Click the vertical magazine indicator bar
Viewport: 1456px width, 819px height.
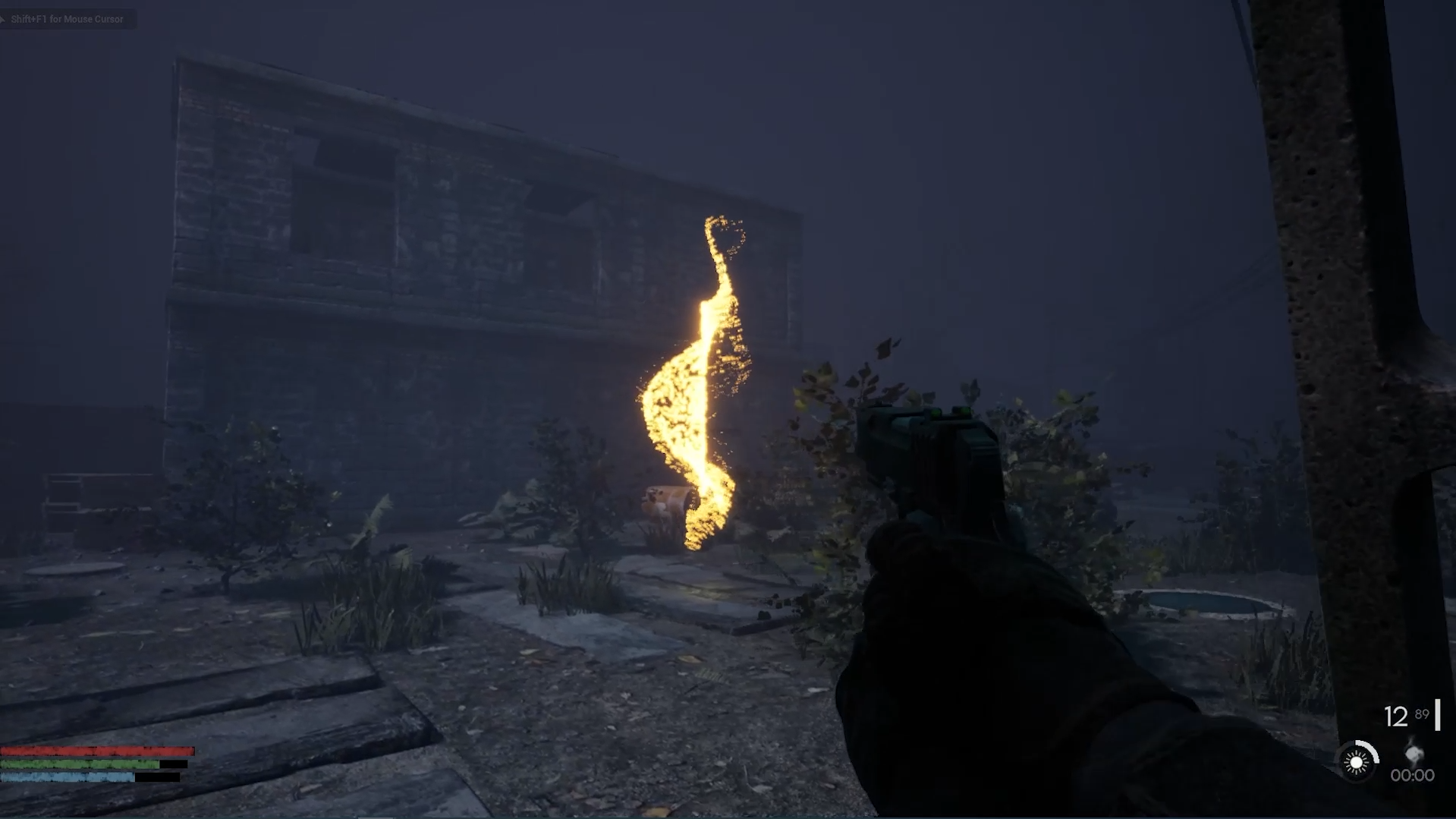point(1437,715)
